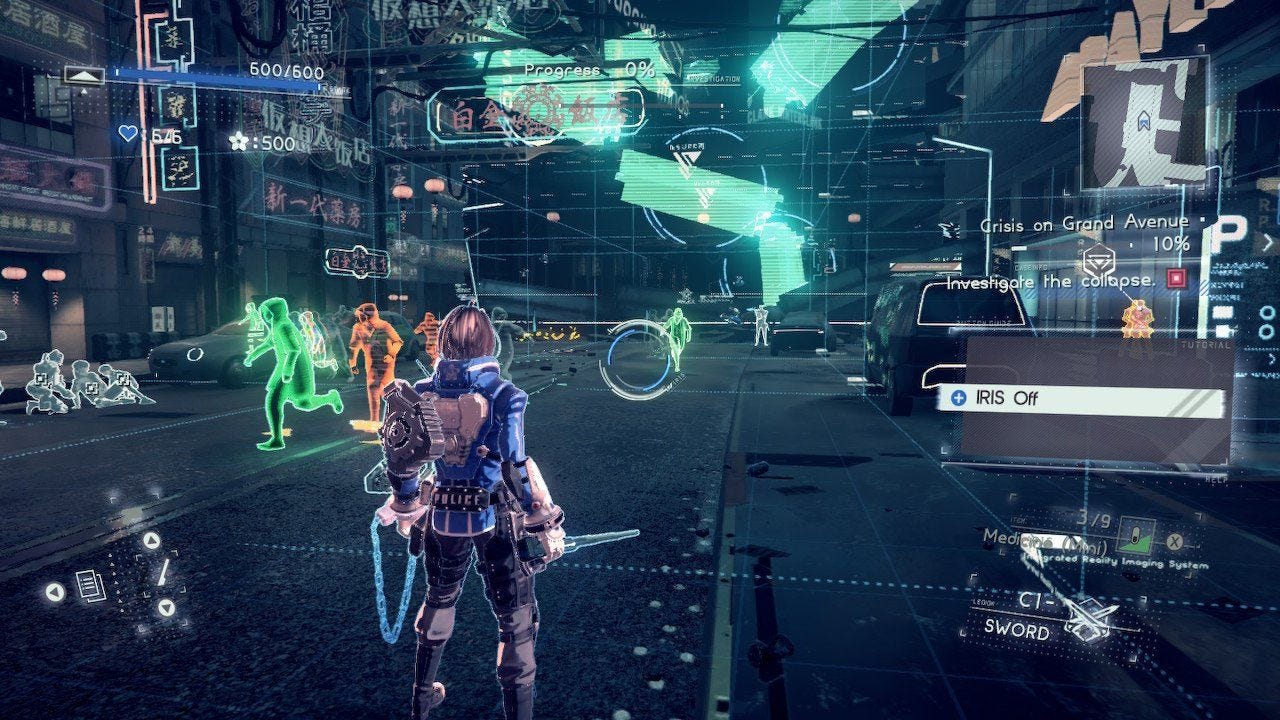
Task: Open the document files icon
Action: [x=91, y=586]
